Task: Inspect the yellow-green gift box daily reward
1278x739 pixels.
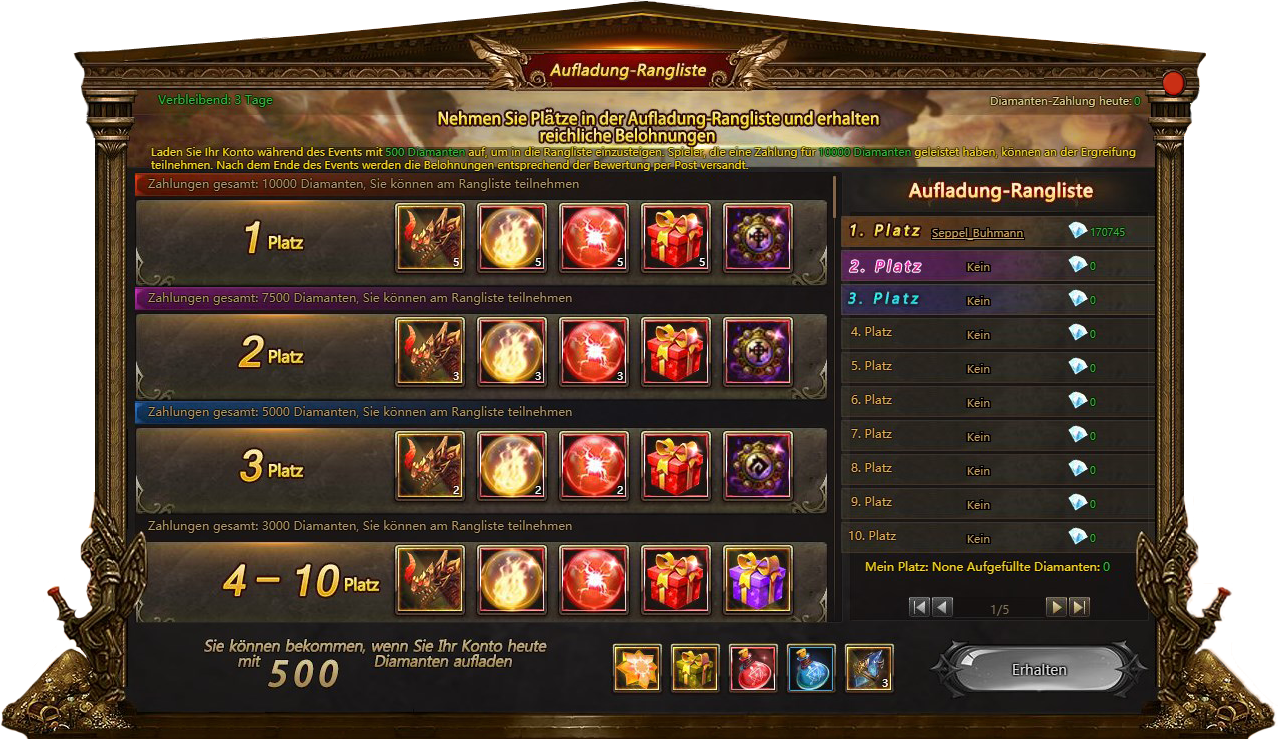Action: coord(695,668)
